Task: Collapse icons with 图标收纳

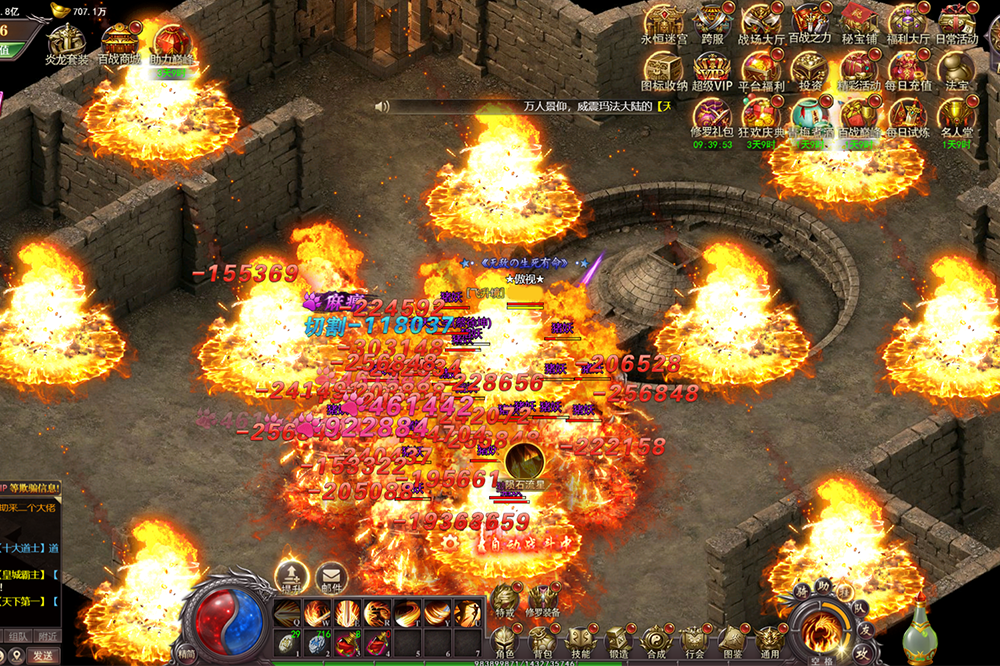Action: click(x=664, y=69)
